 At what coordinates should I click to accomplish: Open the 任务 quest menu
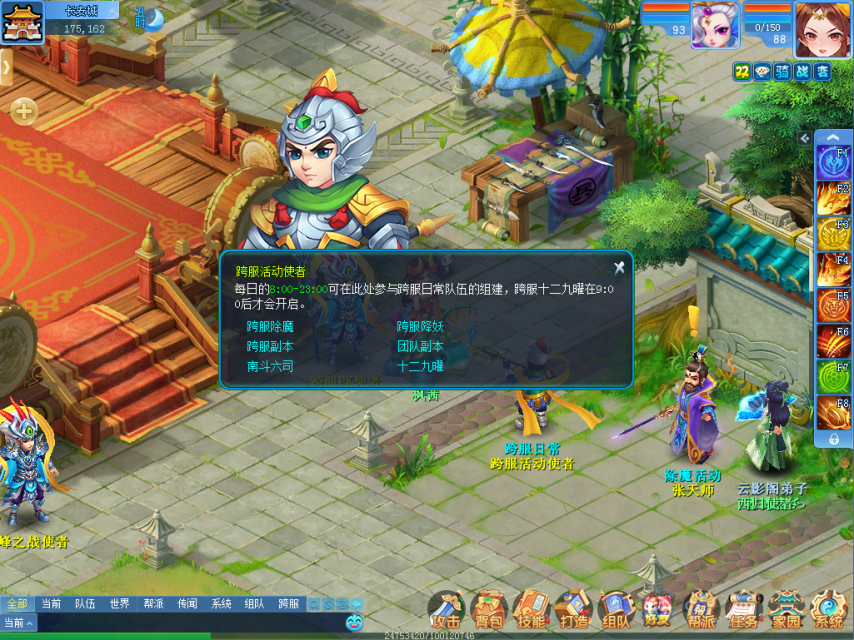click(742, 609)
